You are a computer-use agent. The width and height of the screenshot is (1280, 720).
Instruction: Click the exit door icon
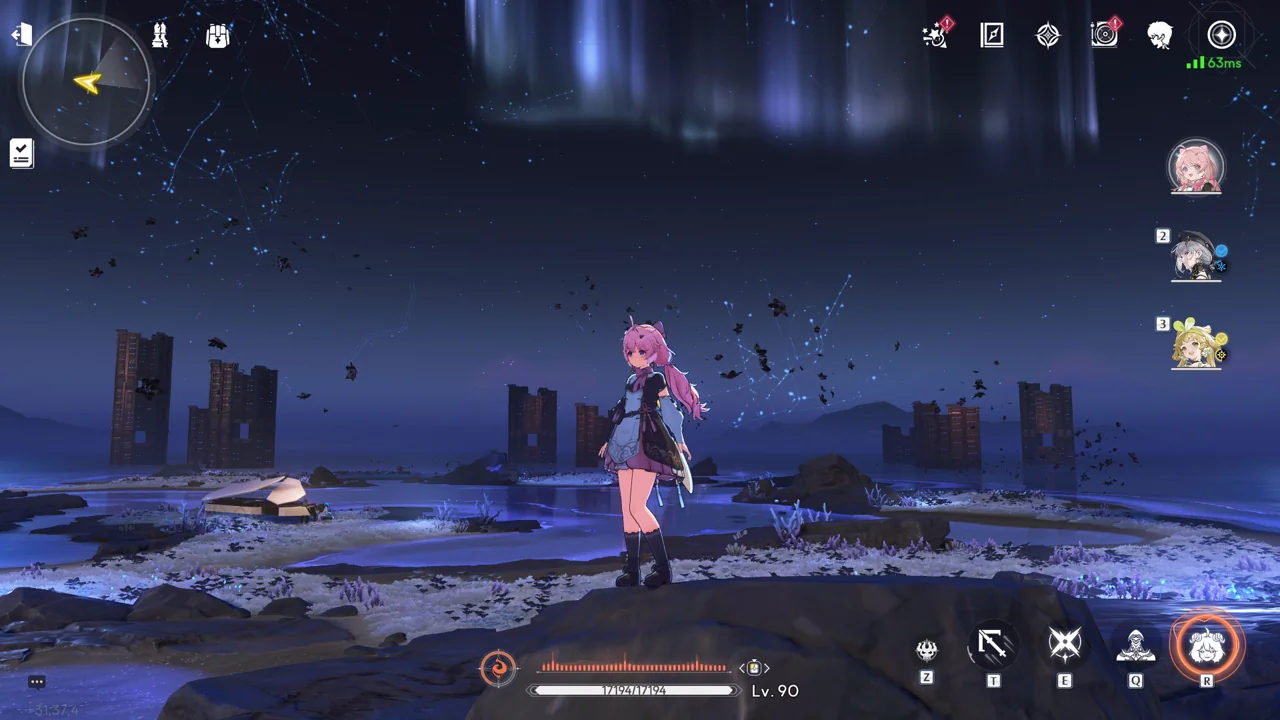21,36
